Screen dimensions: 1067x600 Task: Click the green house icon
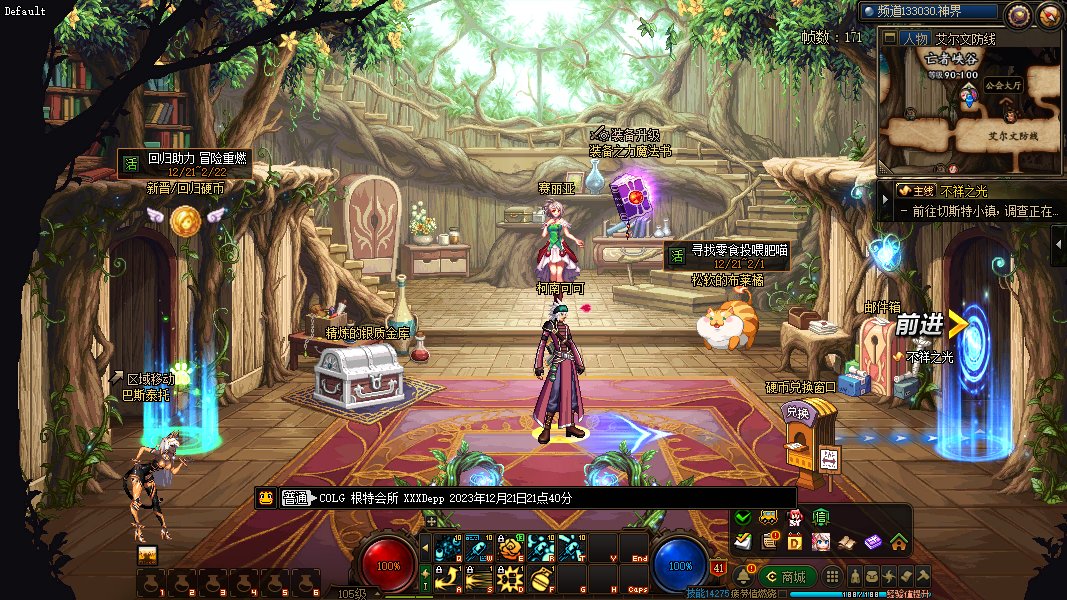click(x=898, y=542)
